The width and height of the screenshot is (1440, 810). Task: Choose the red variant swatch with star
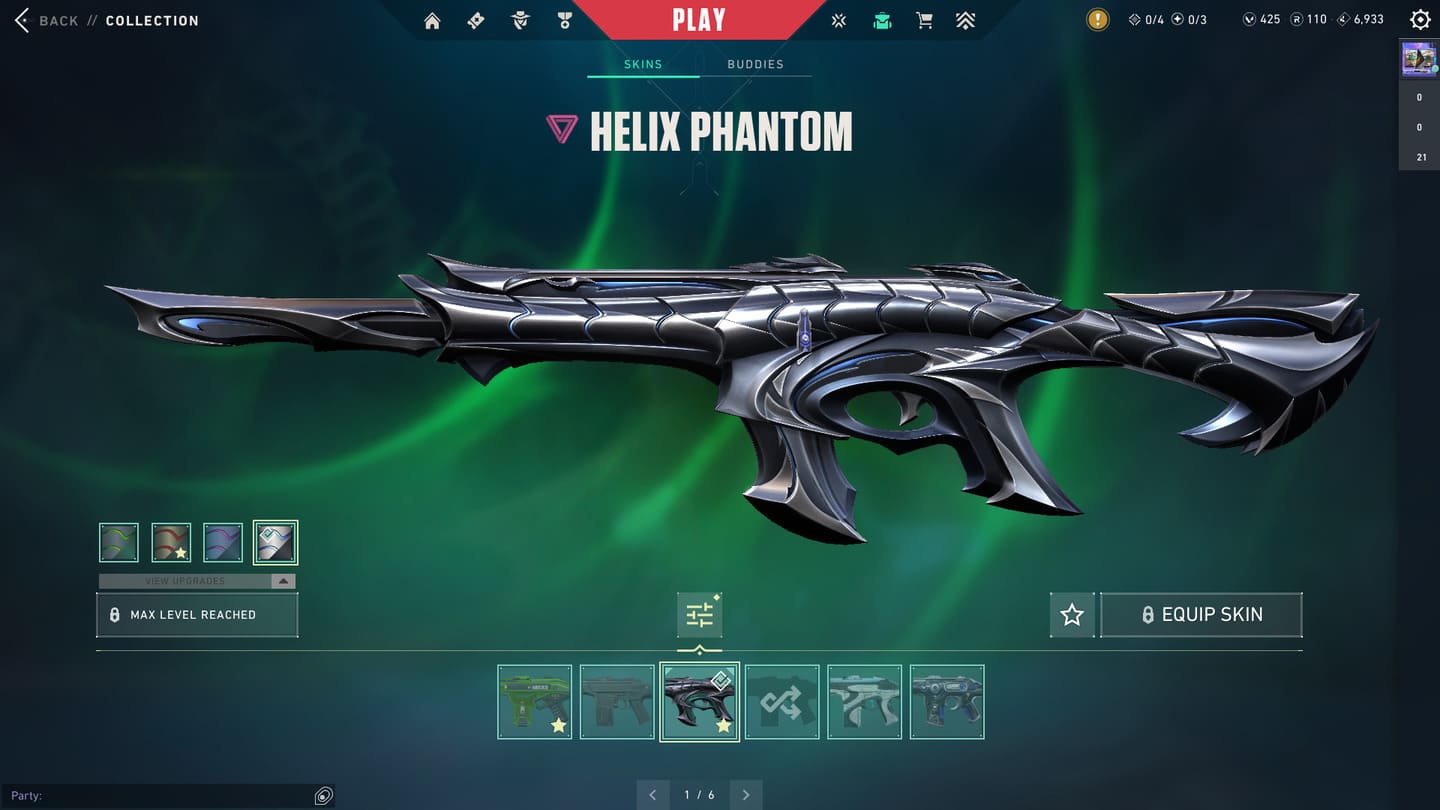tap(171, 543)
